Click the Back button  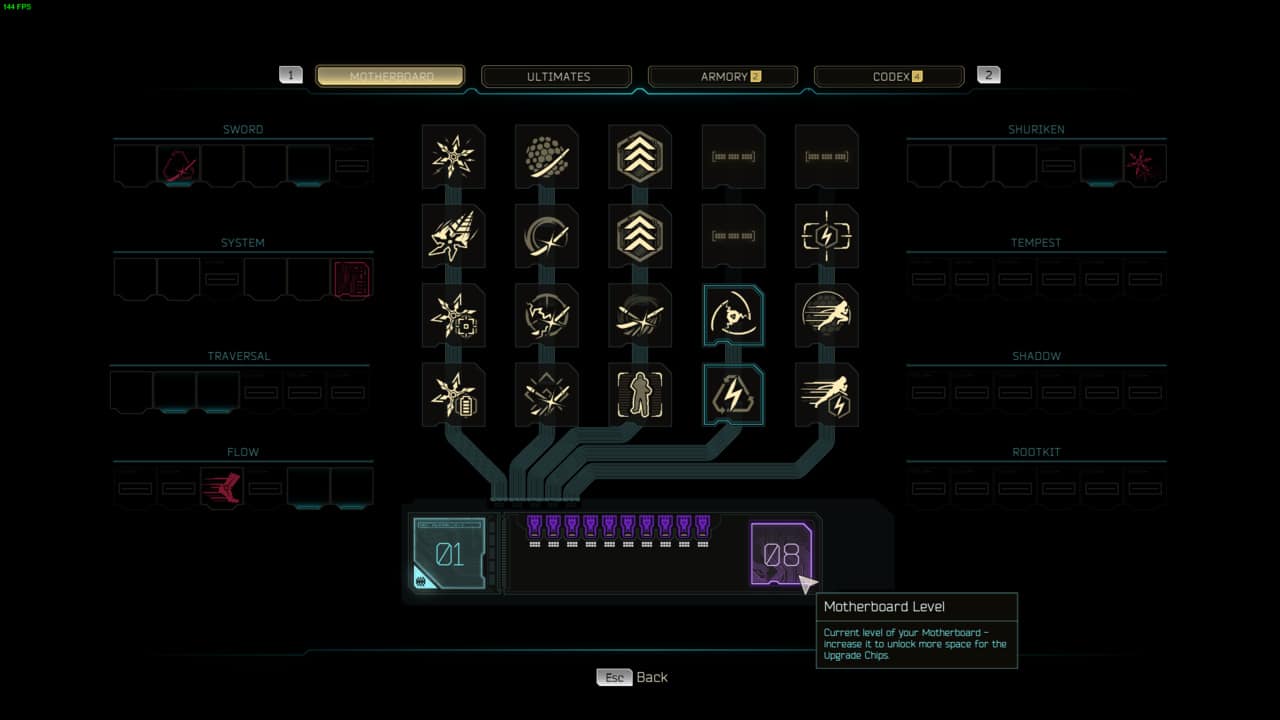[x=633, y=677]
